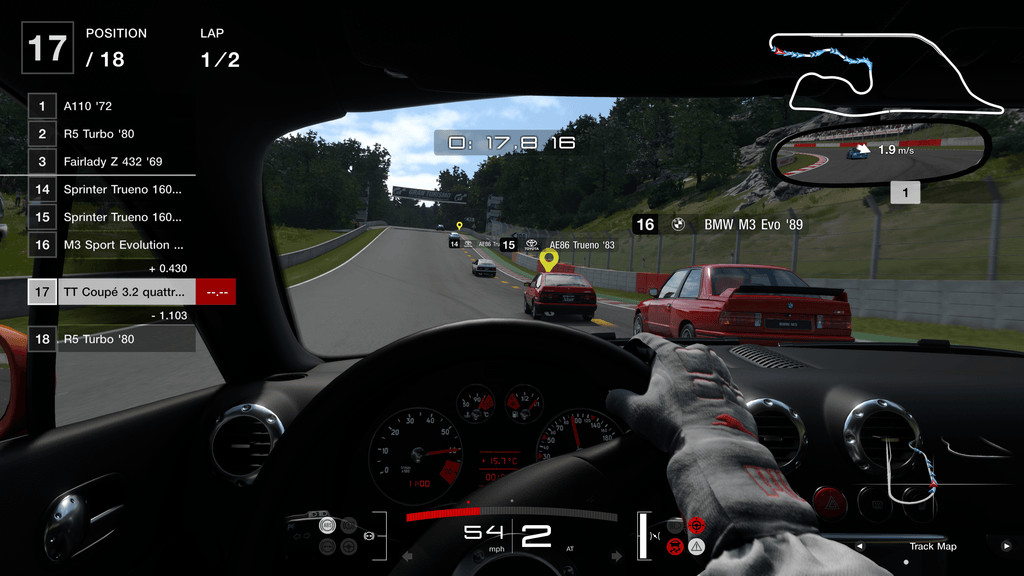Select the A110 '72 leaderboard row

click(110, 105)
